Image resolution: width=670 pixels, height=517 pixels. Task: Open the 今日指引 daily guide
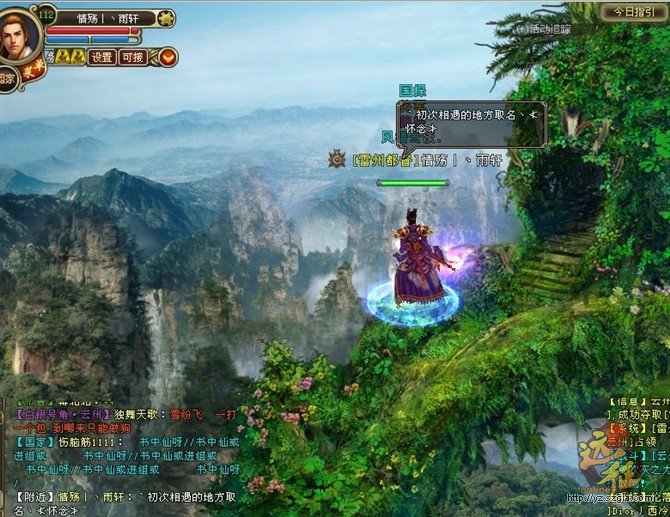pyautogui.click(x=632, y=11)
